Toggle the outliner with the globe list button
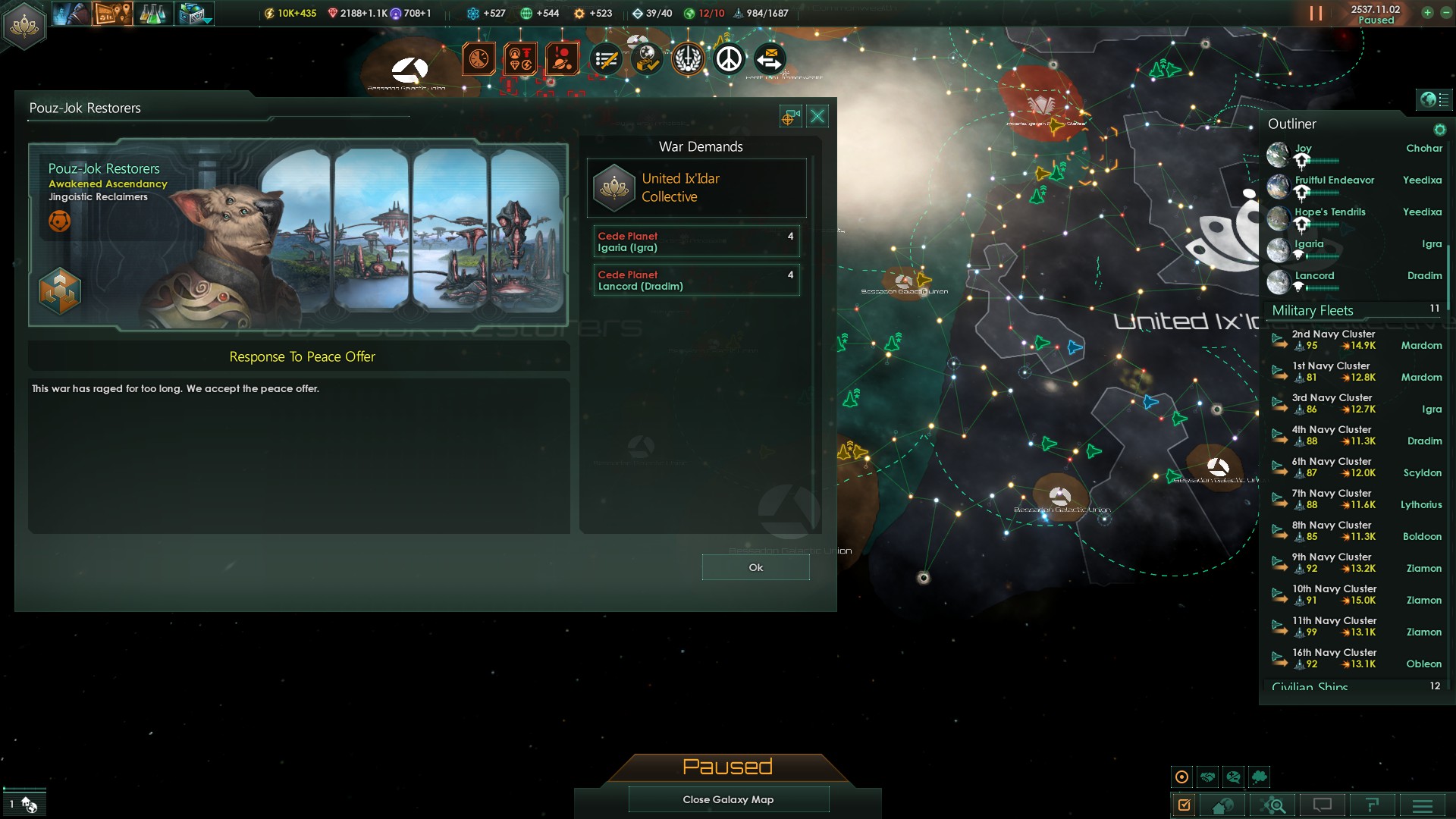Viewport: 1456px width, 819px height. pyautogui.click(x=1433, y=99)
